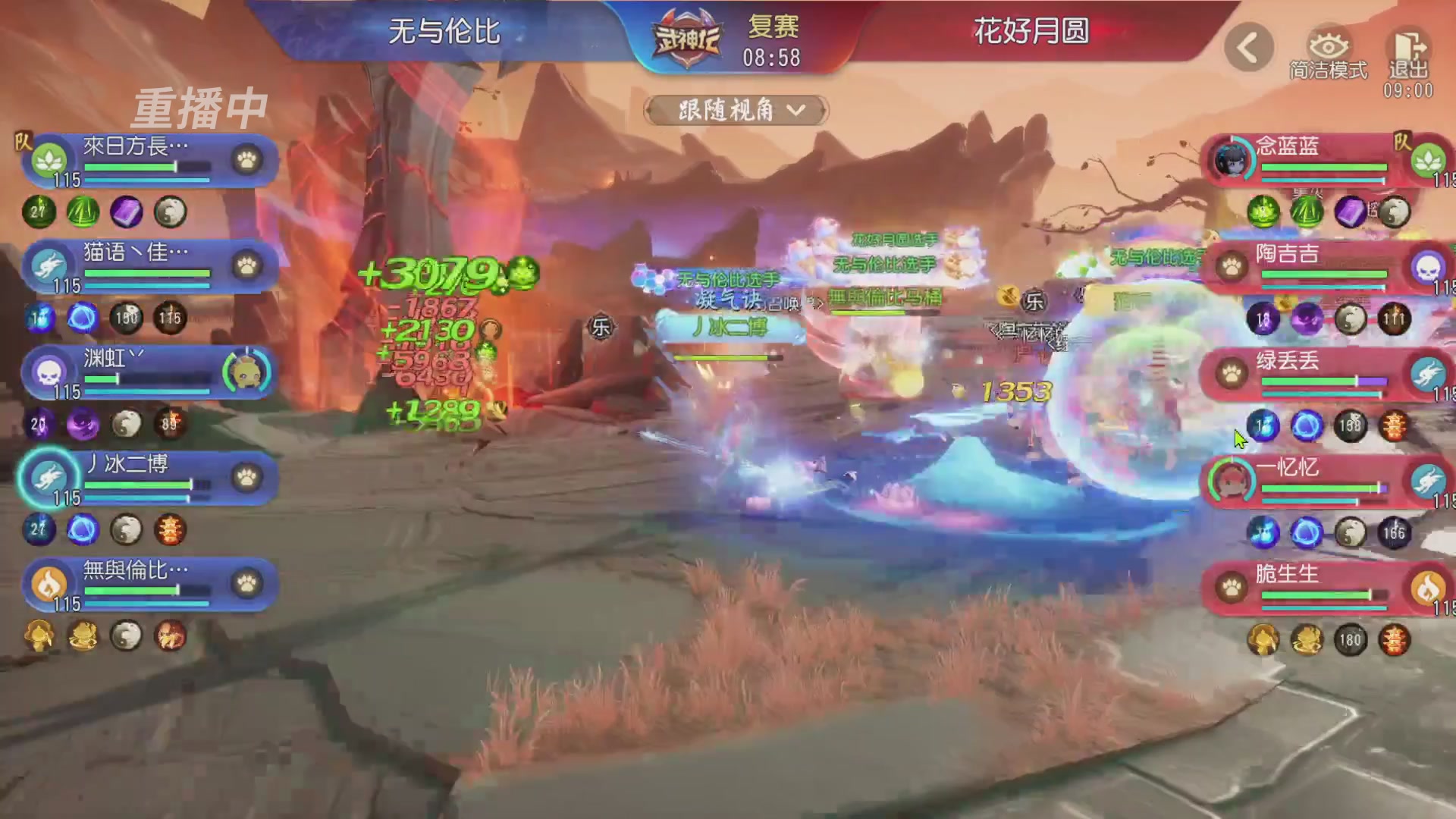Viewport: 1456px width, 819px height.
Task: Select 陶吉吉's skull class icon
Action: pyautogui.click(x=1430, y=269)
